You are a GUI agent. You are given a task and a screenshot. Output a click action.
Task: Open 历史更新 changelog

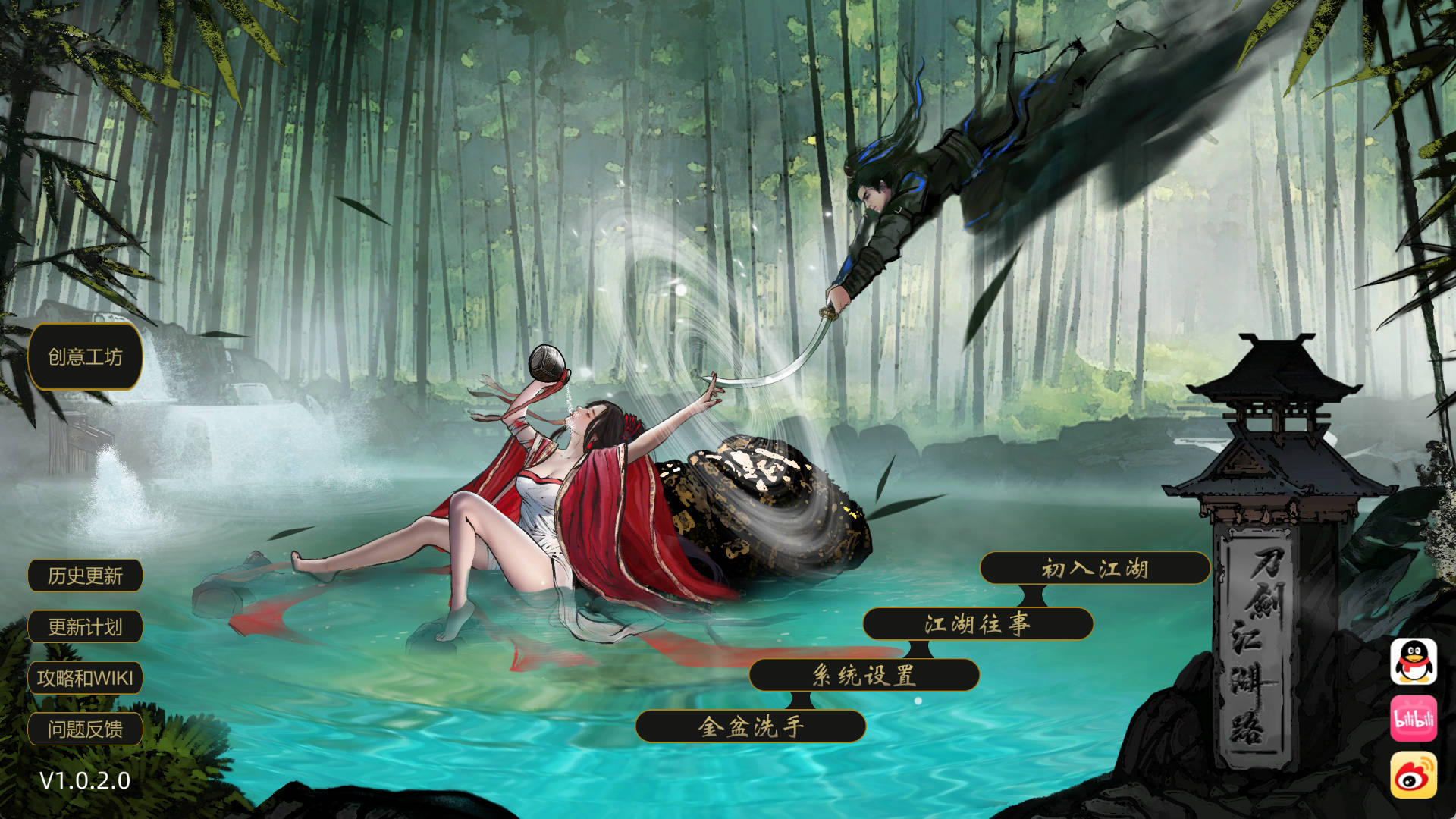coord(85,576)
